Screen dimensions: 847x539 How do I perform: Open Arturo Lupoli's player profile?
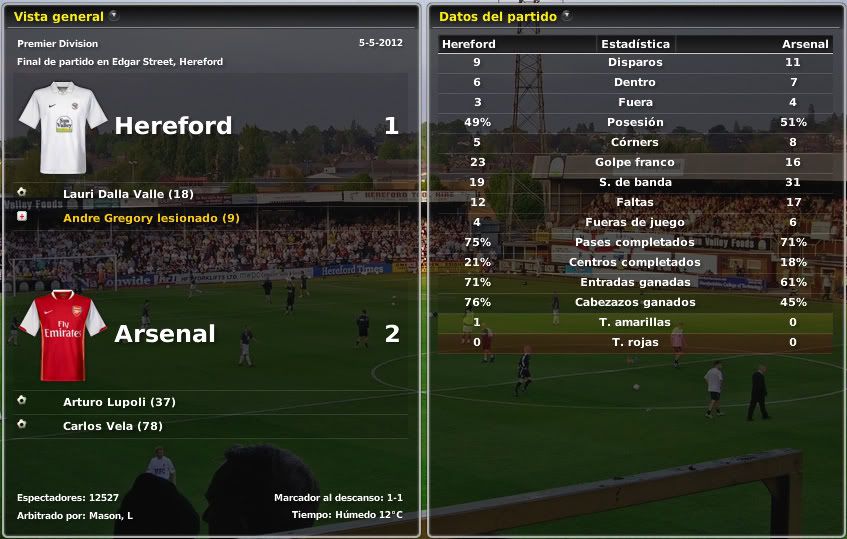point(119,402)
